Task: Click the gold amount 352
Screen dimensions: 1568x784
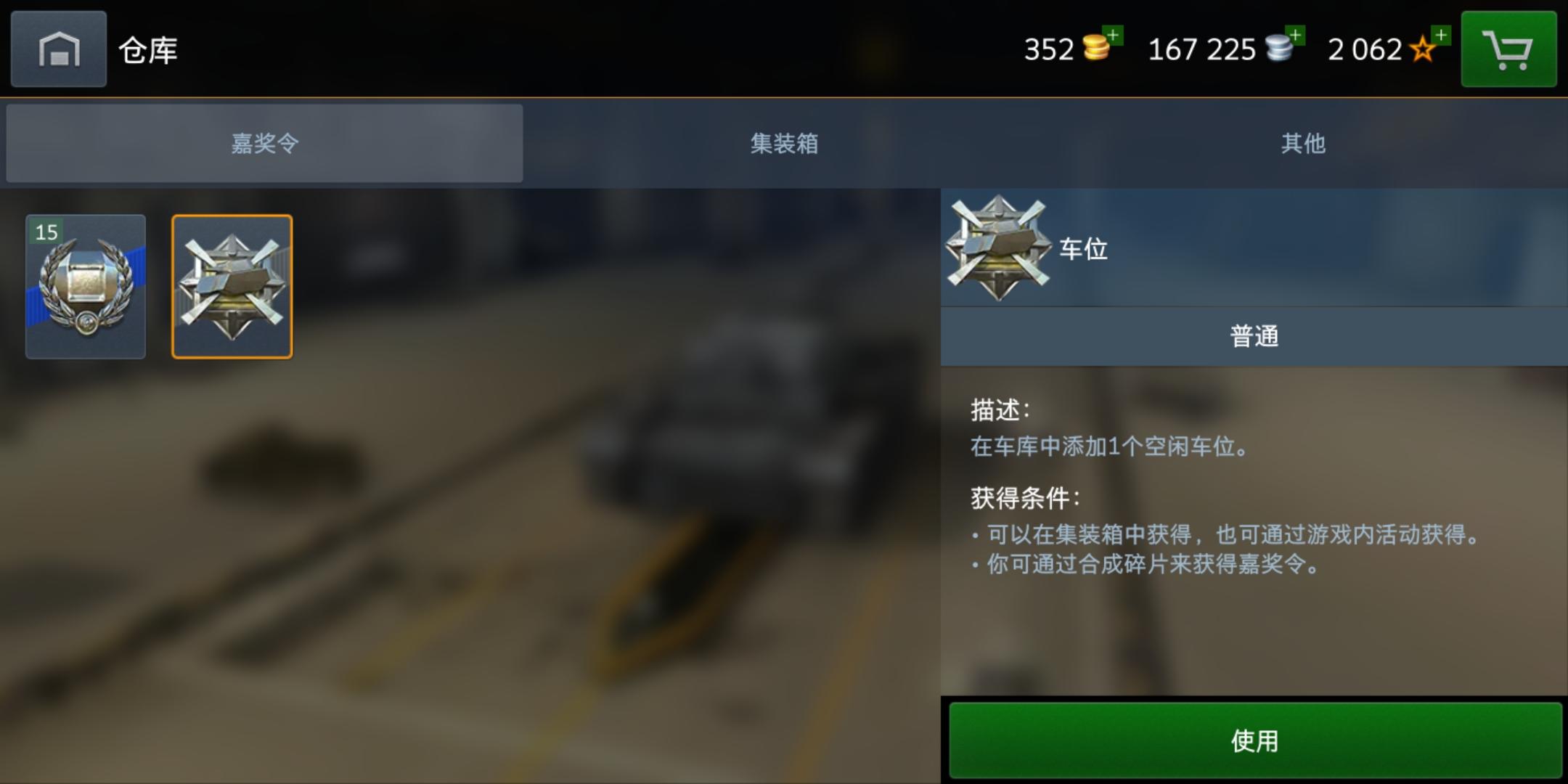Action: point(1050,49)
